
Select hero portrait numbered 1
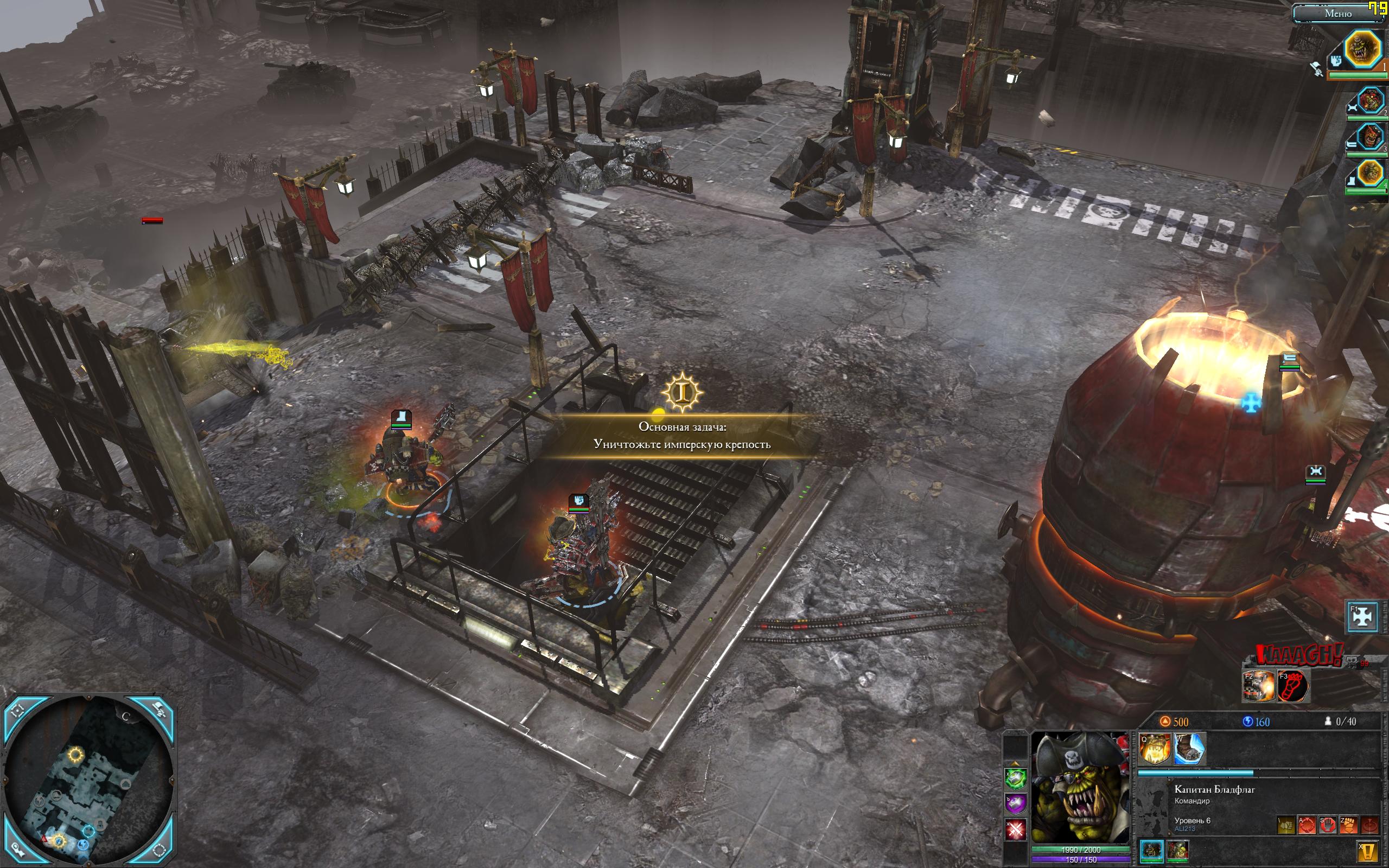[x=1362, y=49]
